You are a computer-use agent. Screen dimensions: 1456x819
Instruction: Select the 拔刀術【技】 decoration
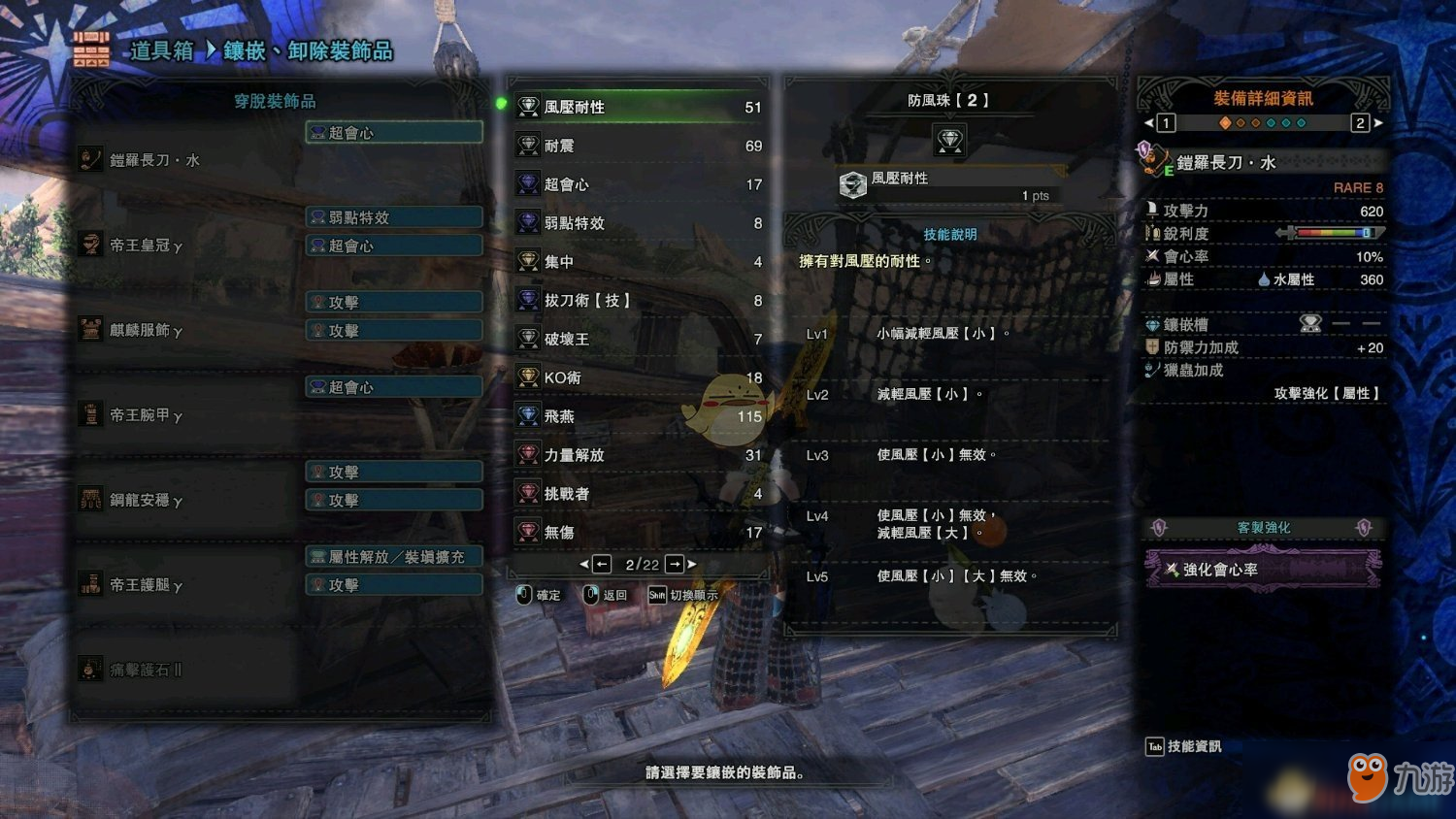point(639,301)
